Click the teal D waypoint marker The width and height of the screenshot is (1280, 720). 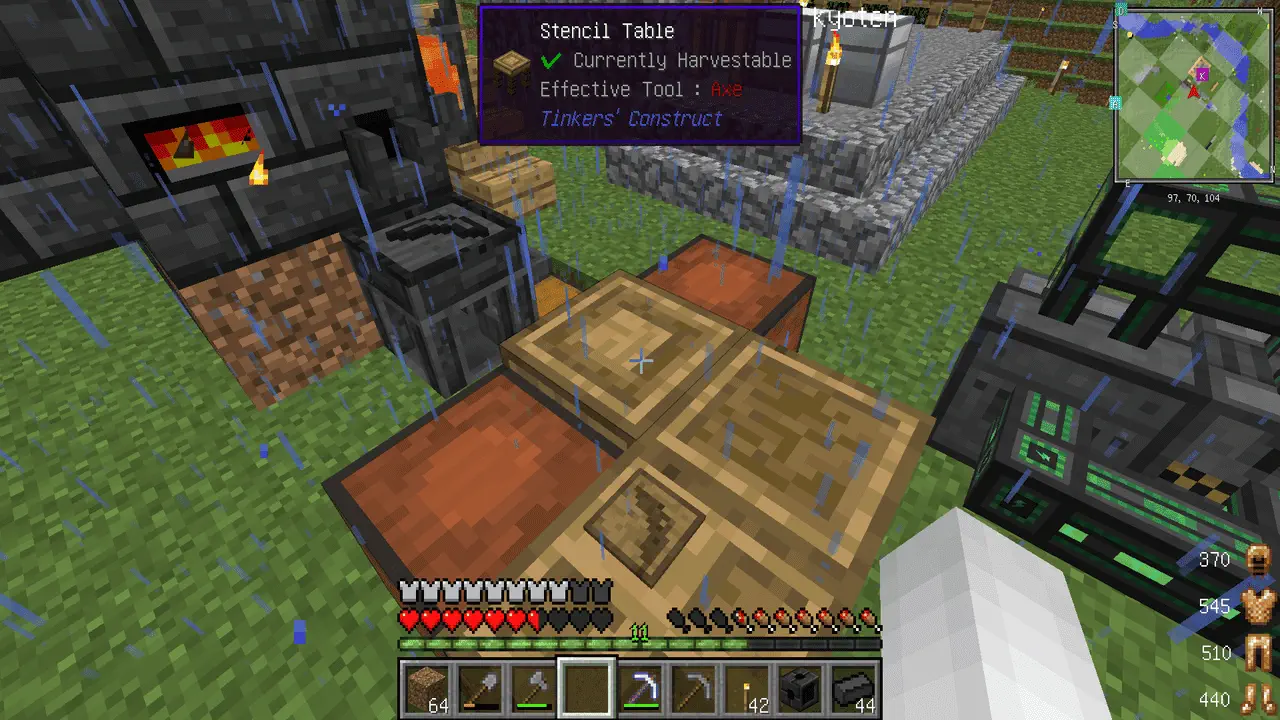point(1121,9)
